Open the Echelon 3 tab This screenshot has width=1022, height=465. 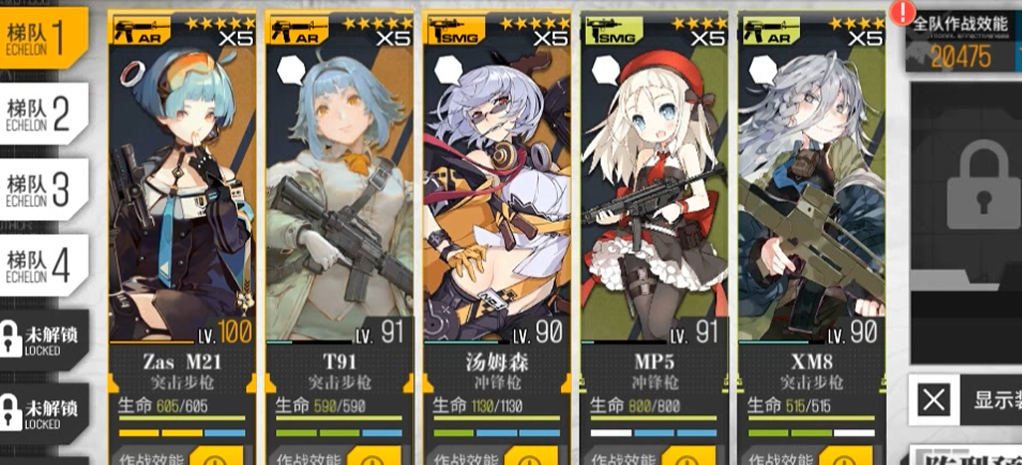click(43, 189)
